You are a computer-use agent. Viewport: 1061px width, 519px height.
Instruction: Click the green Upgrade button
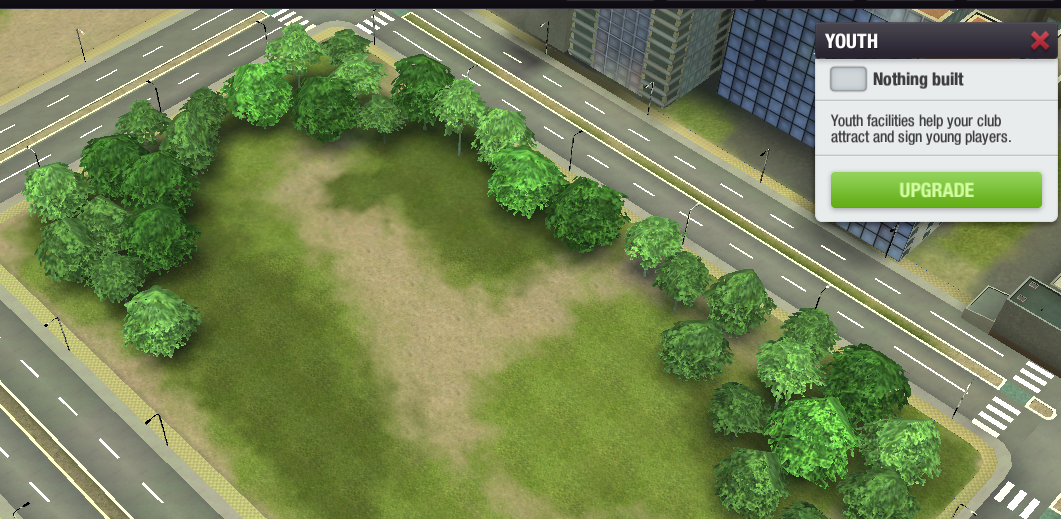coord(936,190)
